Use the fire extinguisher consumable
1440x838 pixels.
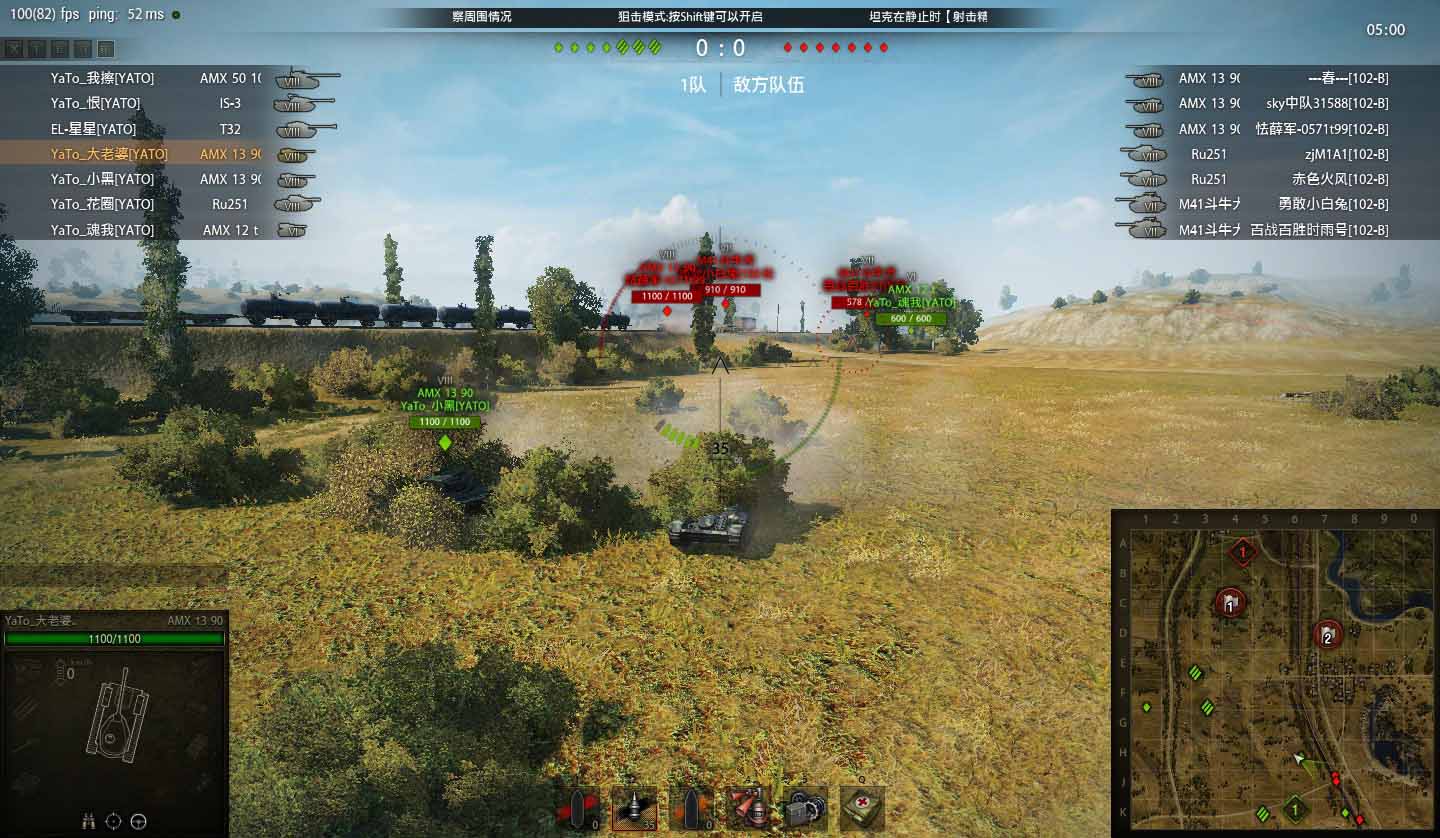tap(752, 808)
